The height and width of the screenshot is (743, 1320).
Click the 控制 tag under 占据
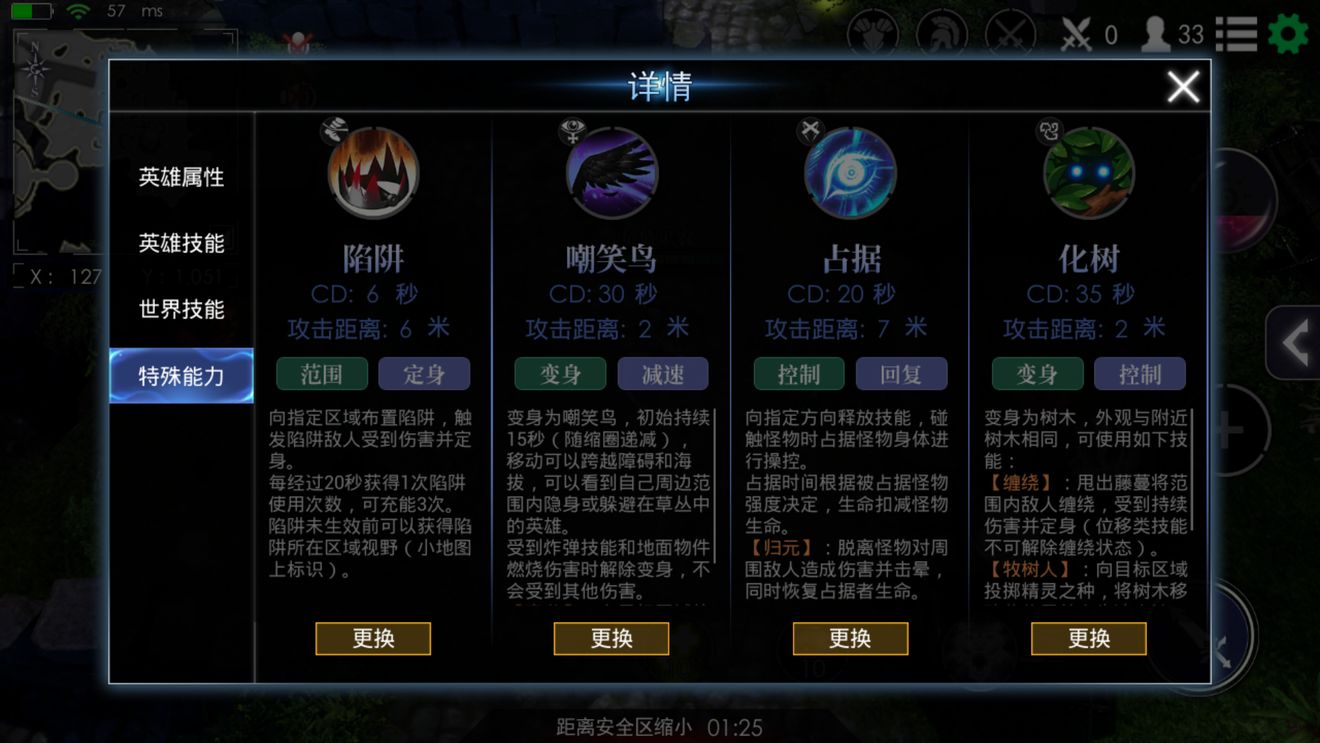click(x=798, y=374)
